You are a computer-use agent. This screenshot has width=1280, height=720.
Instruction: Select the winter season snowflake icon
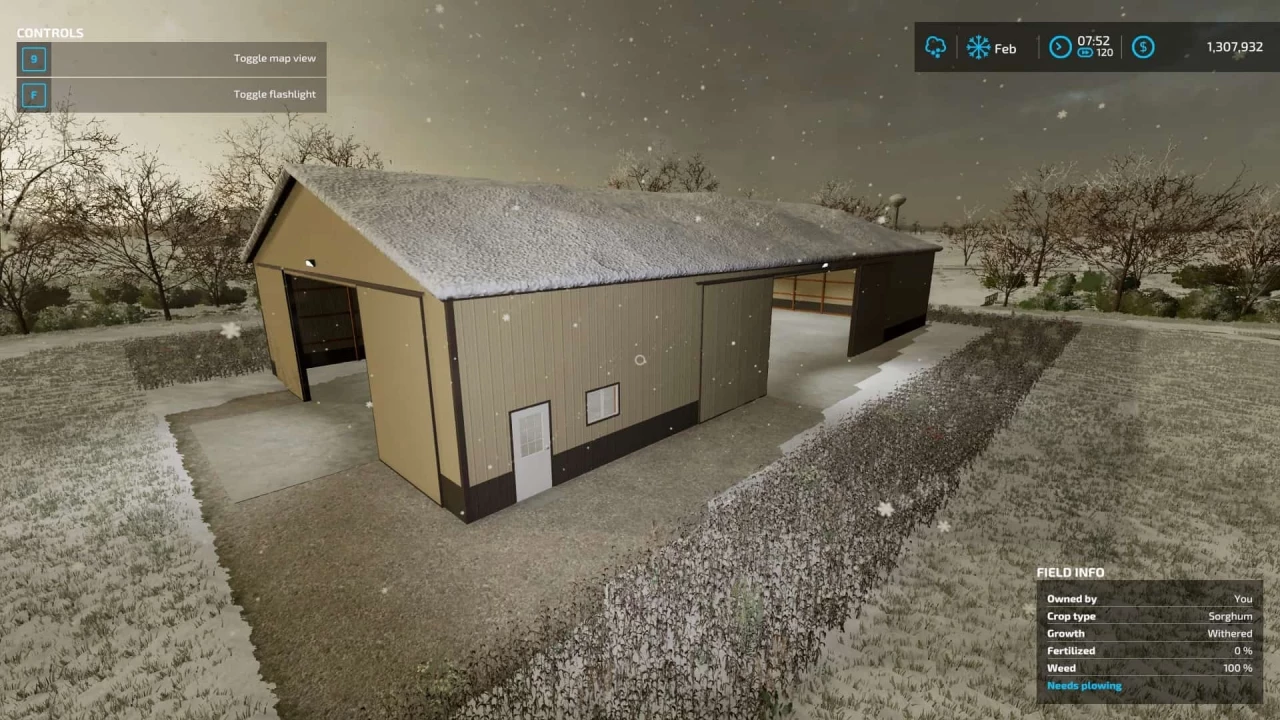(978, 47)
